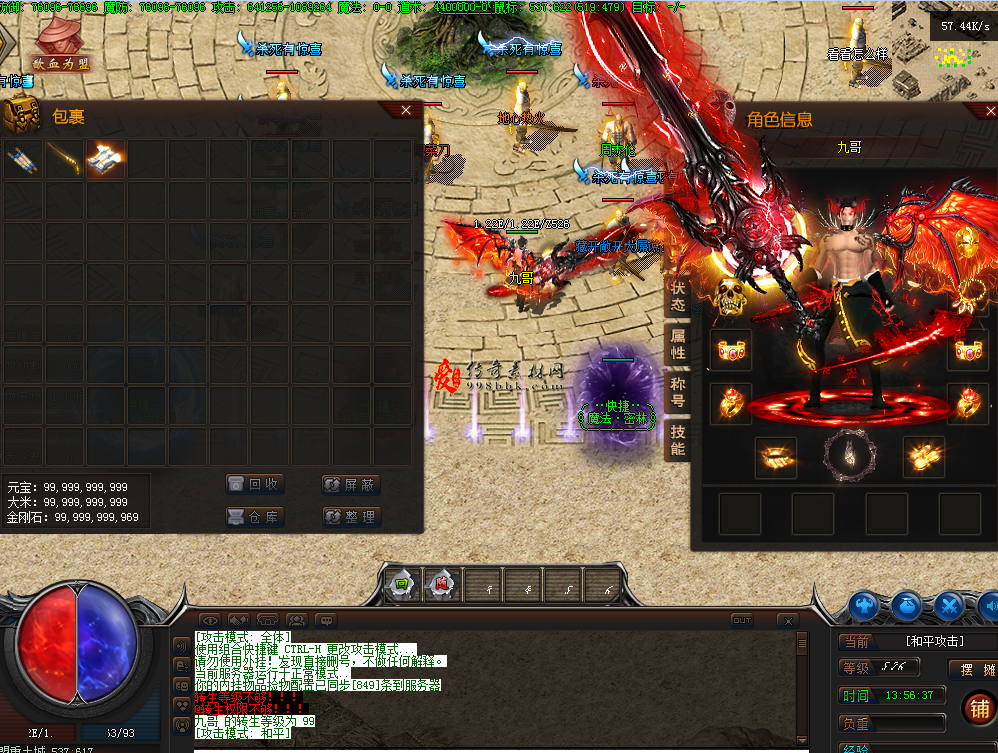Switch to the 属性 attributes tab

[678, 343]
